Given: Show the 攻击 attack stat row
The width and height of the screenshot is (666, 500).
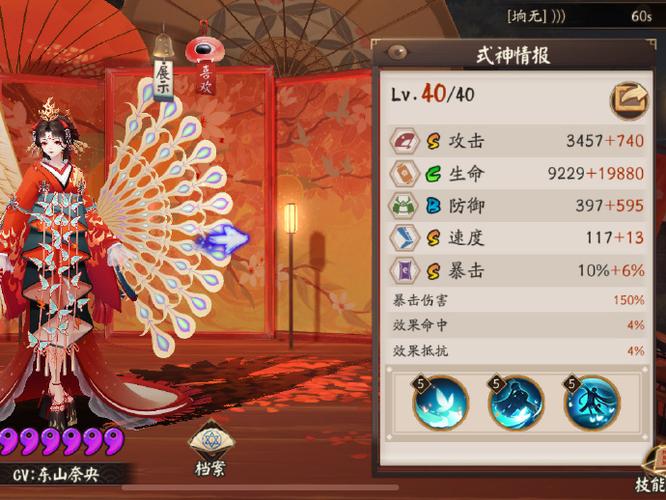Looking at the screenshot, I should [518, 142].
